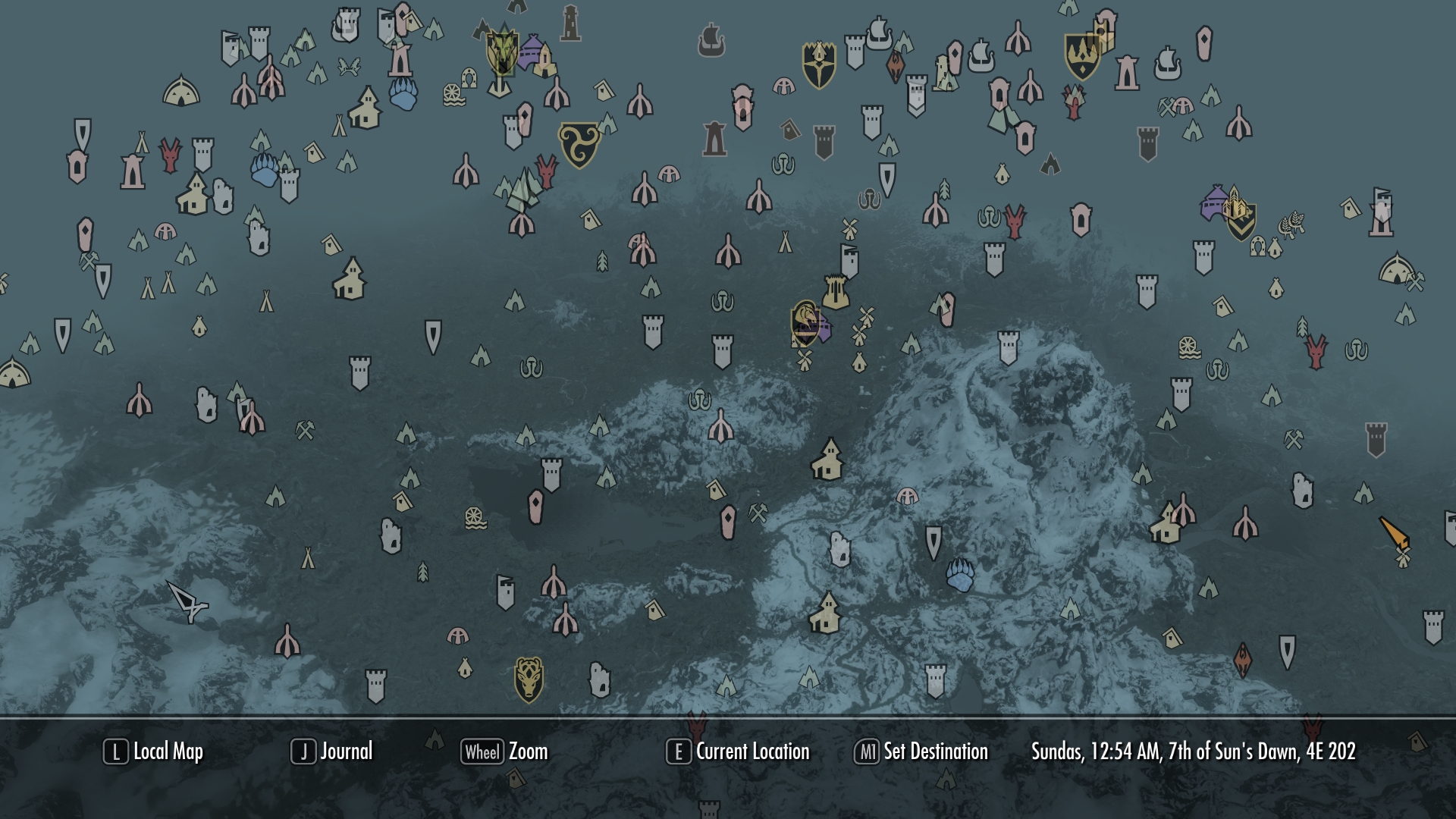
Task: Select the player position arrow marker
Action: click(x=187, y=603)
